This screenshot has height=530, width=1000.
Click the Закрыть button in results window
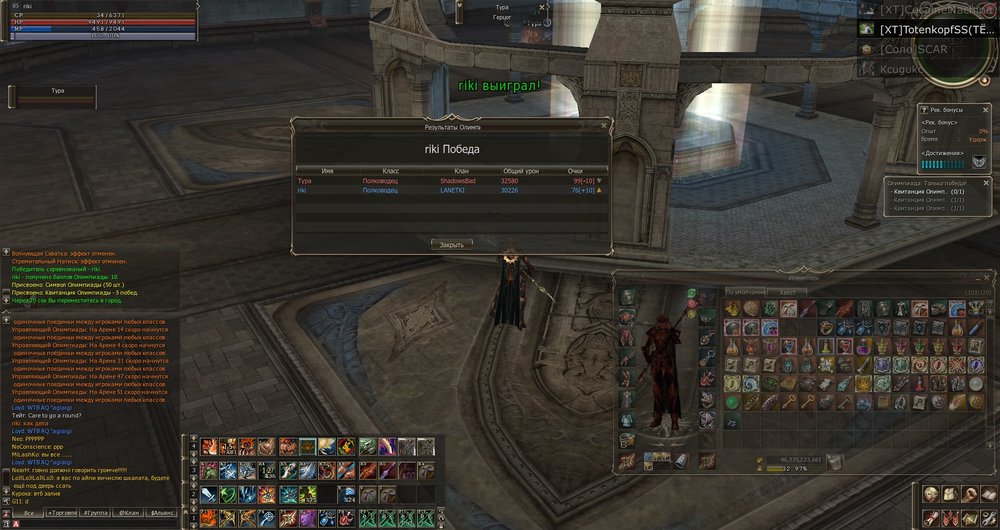(451, 243)
